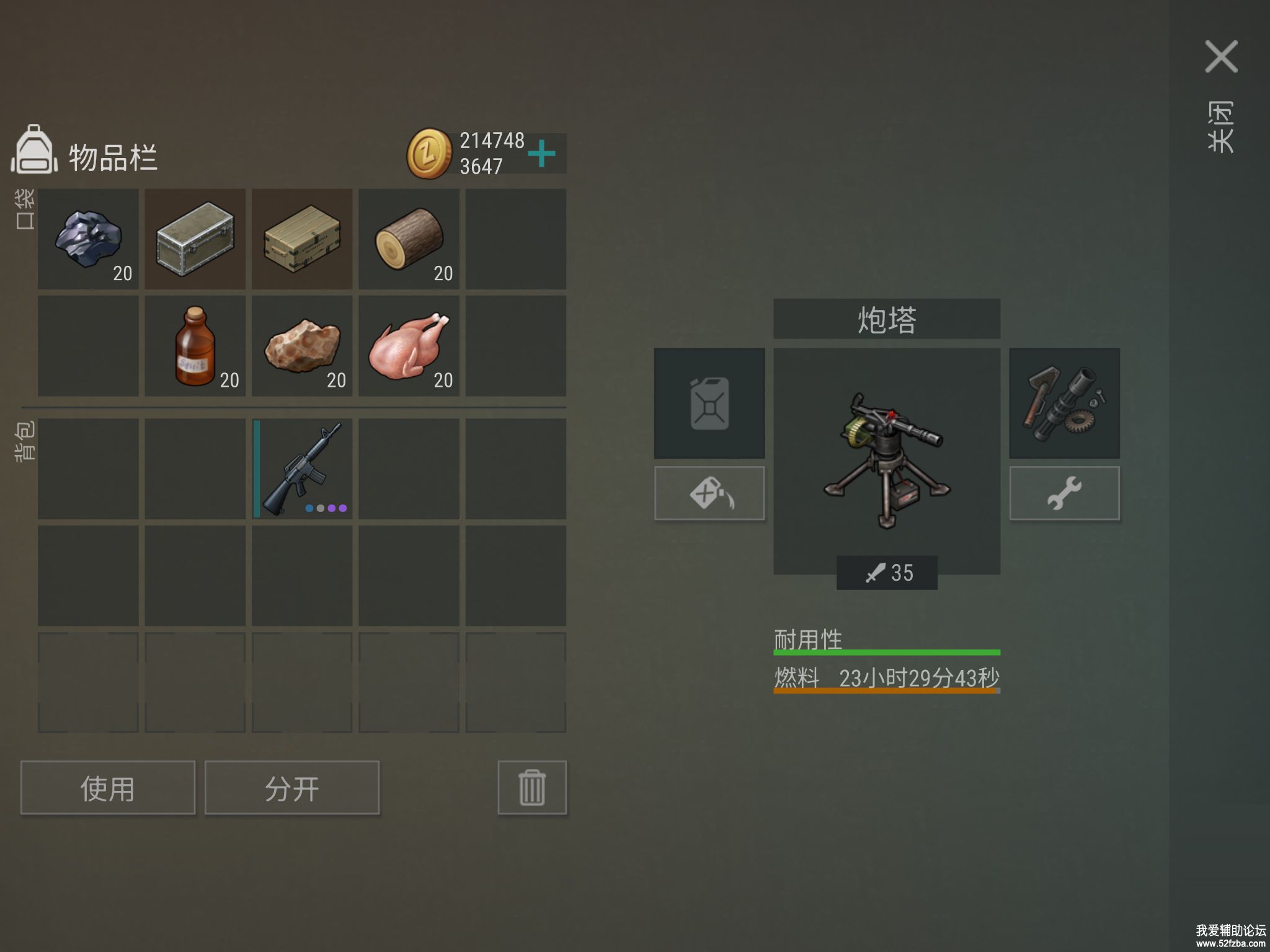Close the turret panel with the X
This screenshot has height=952, width=1270.
point(1220,57)
